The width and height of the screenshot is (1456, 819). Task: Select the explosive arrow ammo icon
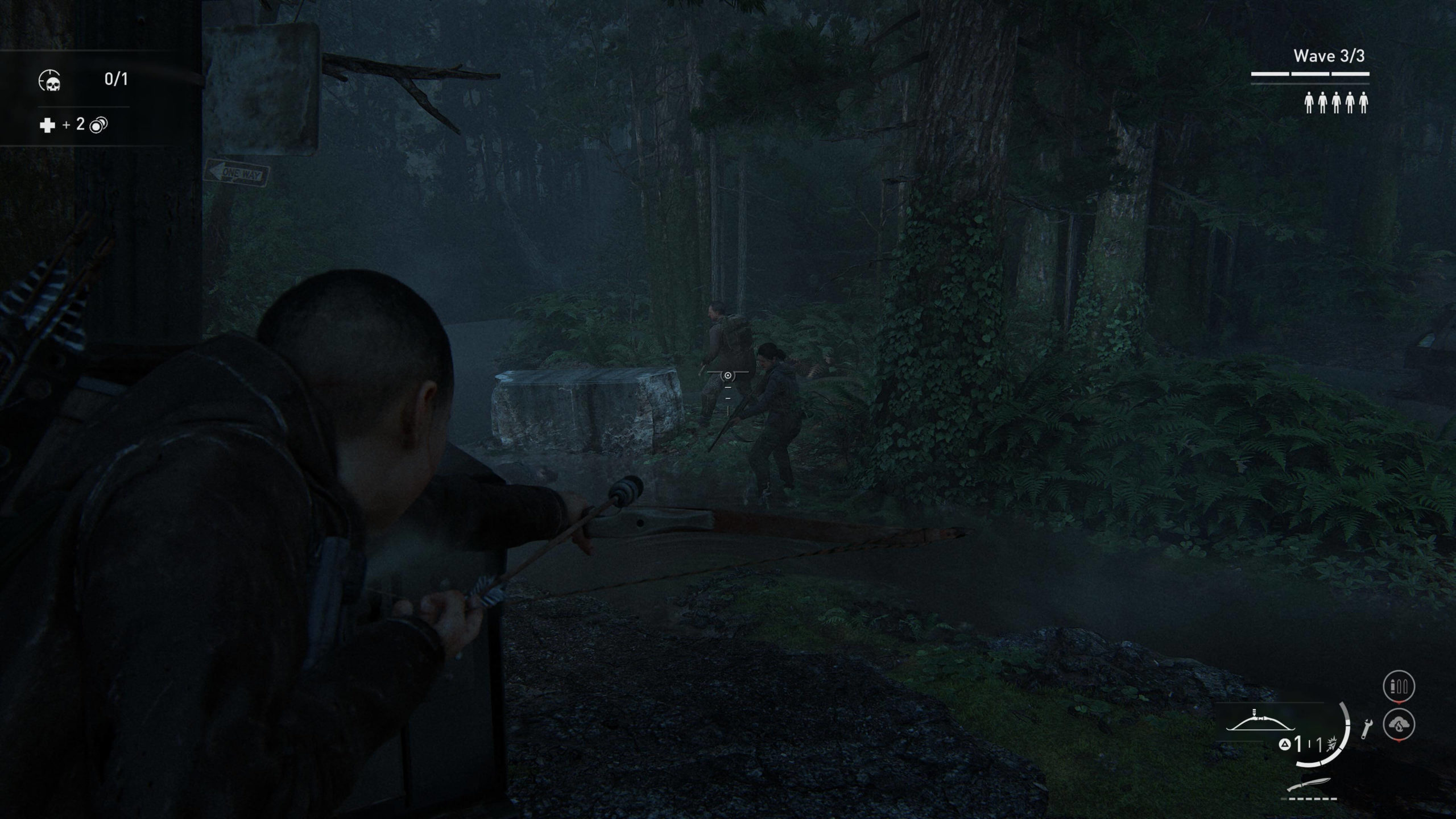point(1331,744)
